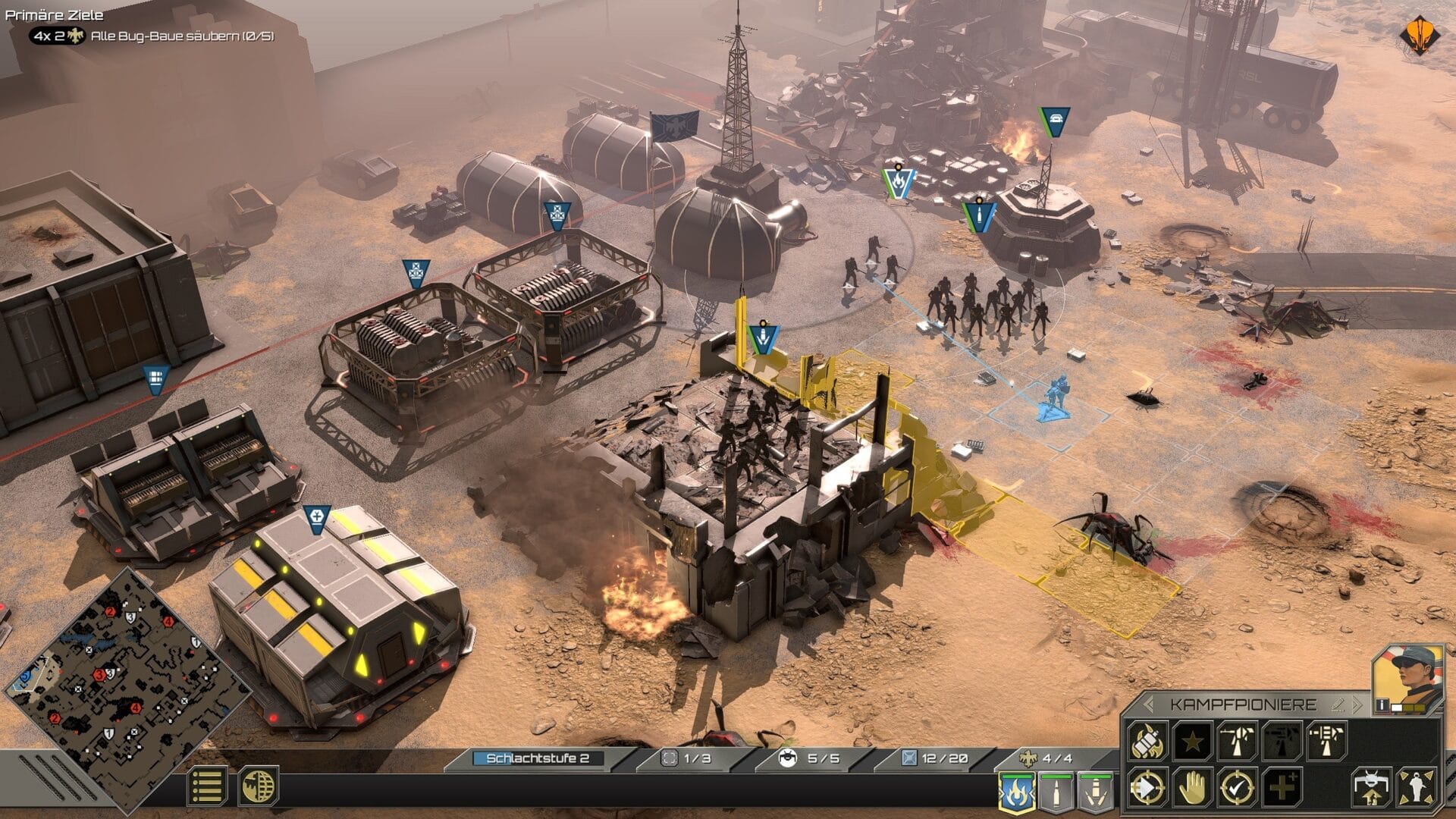The image size is (1456, 819).
Task: Click the green ammo bar above flame toggle
Action: [1018, 774]
